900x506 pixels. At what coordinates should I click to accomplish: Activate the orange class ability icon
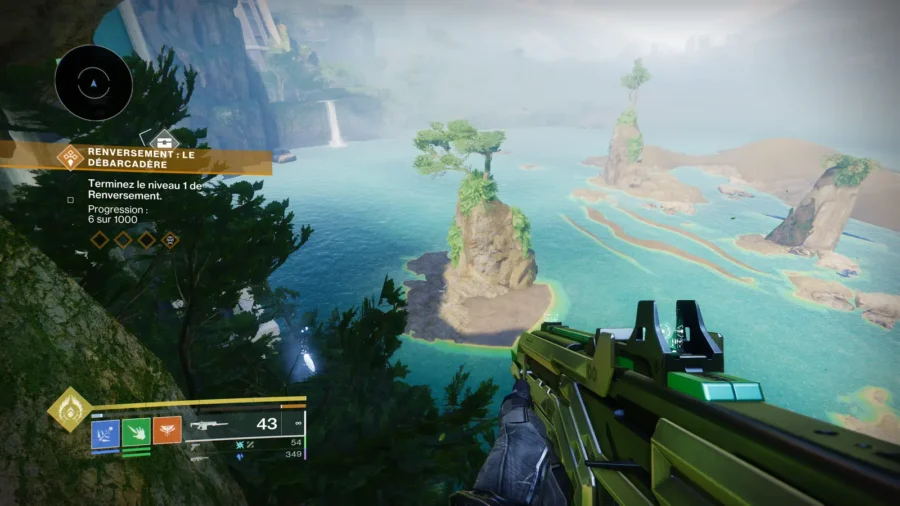coord(167,431)
